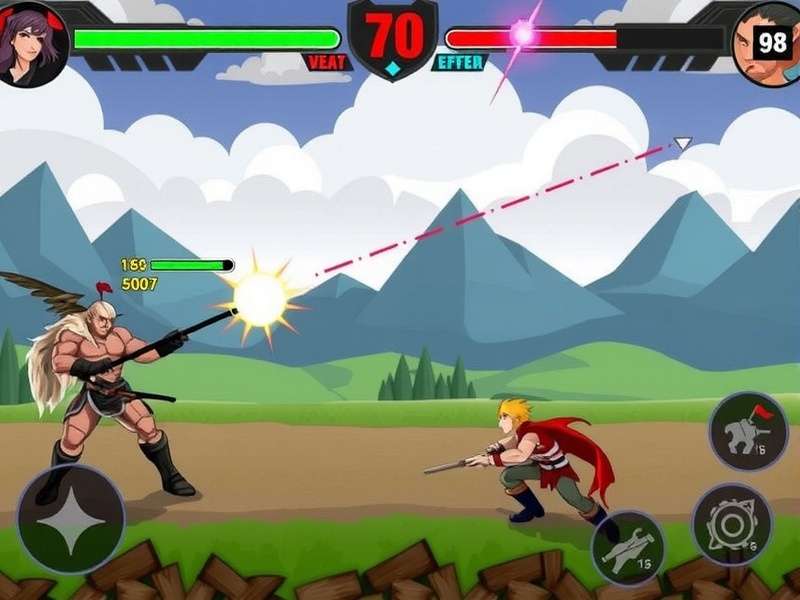Use the circular target ring ability
The width and height of the screenshot is (800, 600).
(x=730, y=523)
